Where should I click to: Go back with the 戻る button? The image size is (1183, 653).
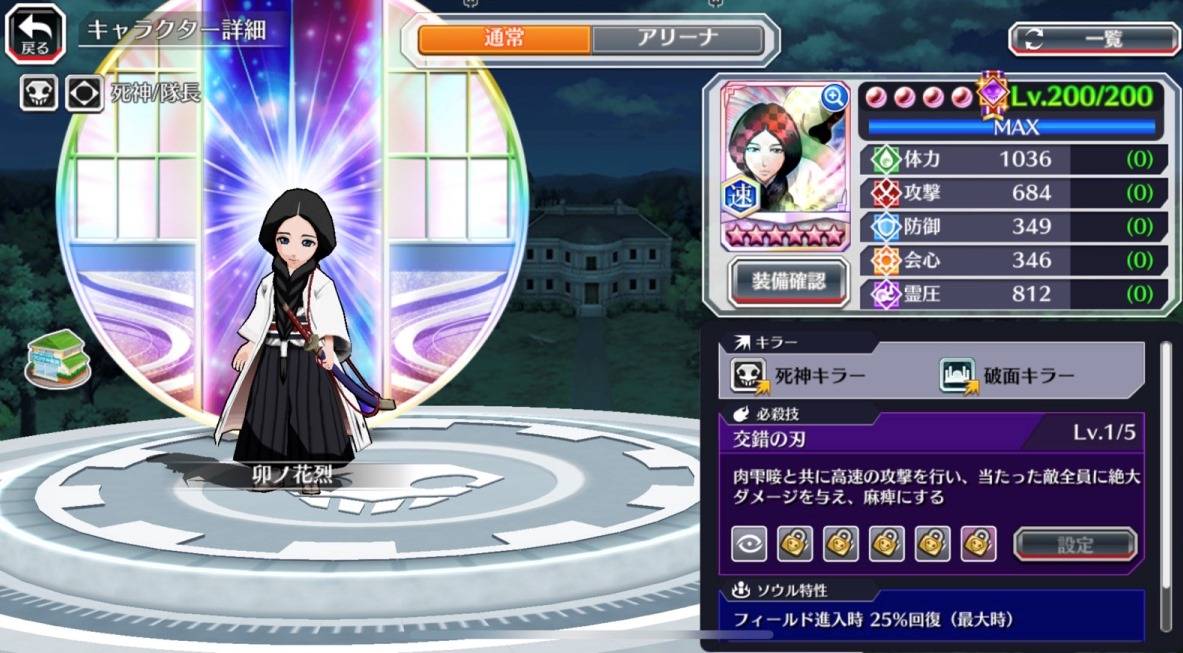point(35,32)
